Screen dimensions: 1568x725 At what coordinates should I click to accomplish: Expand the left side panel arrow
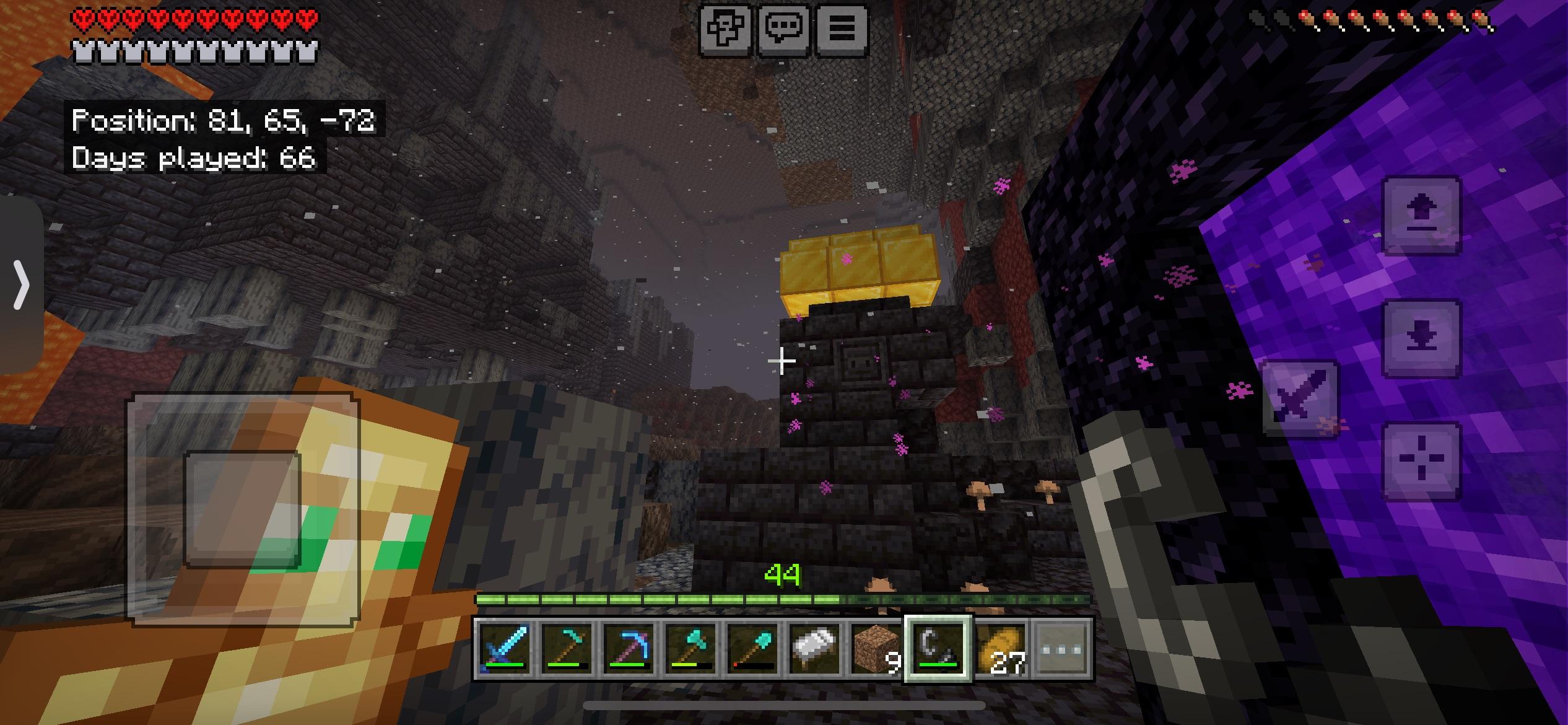point(22,284)
